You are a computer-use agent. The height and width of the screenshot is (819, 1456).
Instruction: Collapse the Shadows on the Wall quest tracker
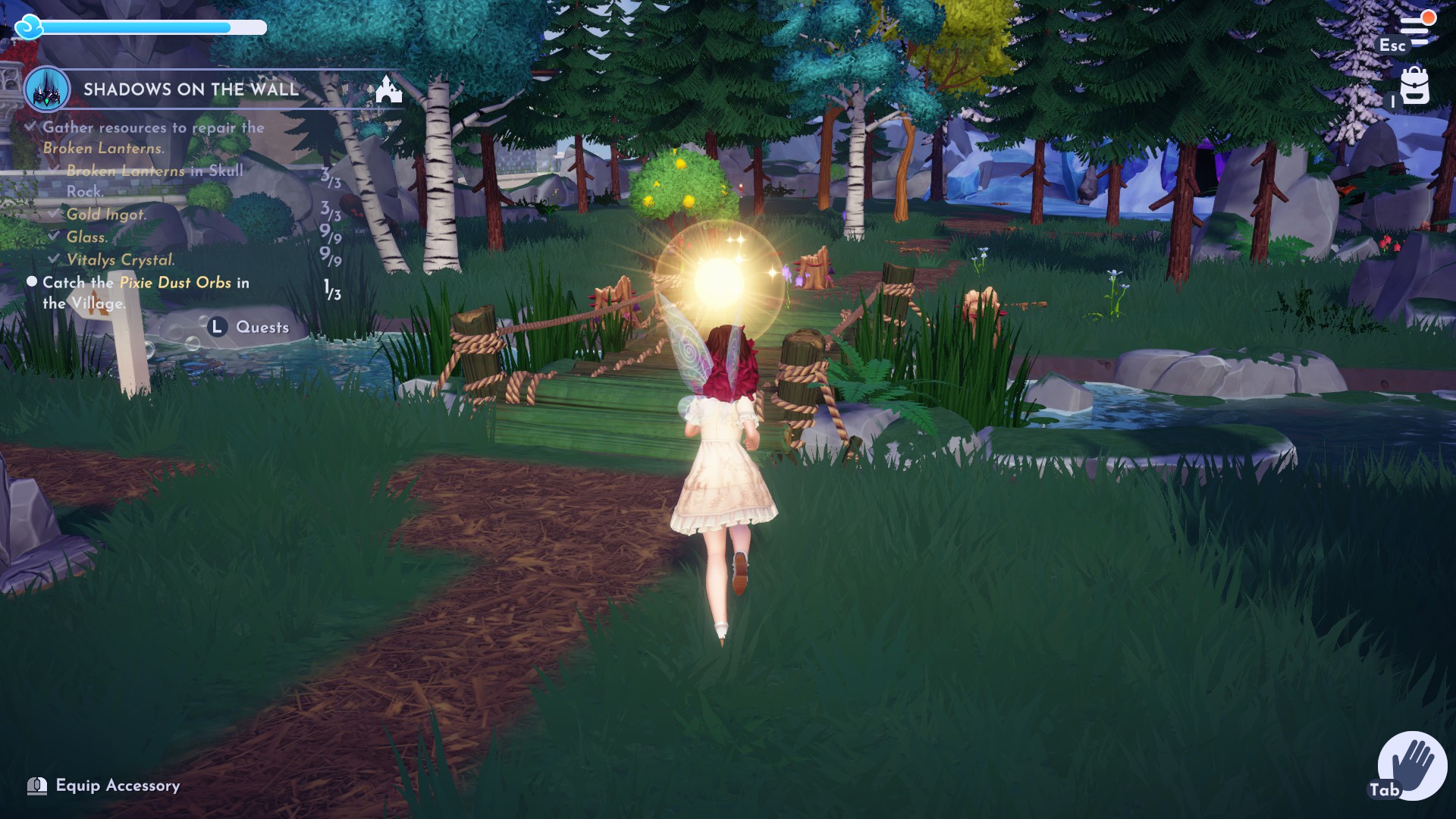190,88
